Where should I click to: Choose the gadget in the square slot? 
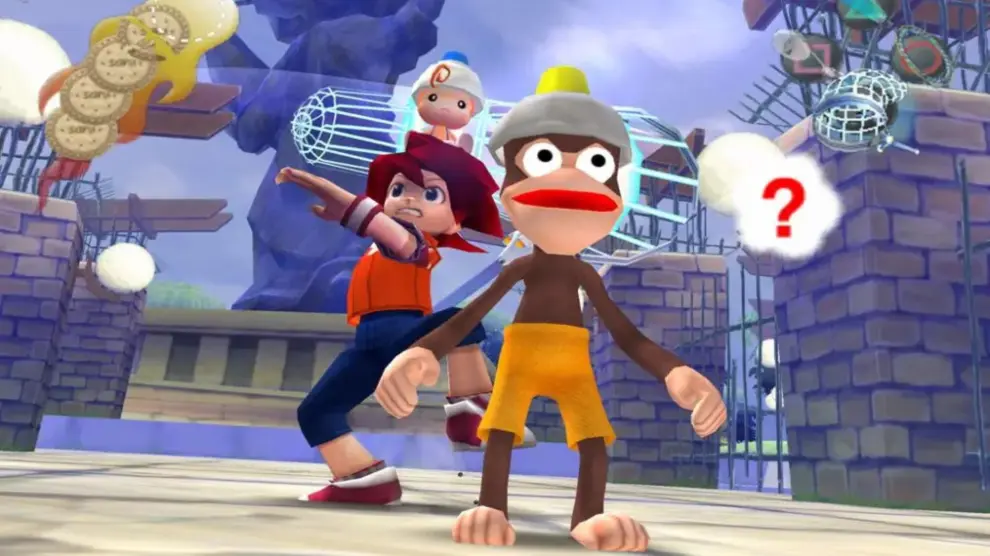tap(803, 56)
